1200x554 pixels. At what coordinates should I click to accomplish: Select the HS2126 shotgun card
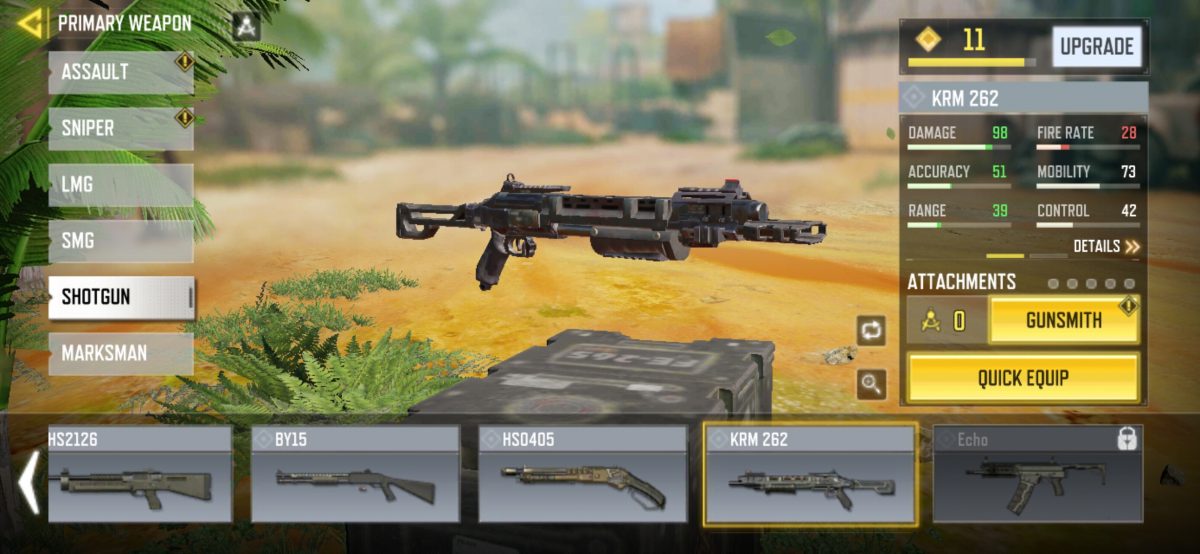[x=139, y=474]
